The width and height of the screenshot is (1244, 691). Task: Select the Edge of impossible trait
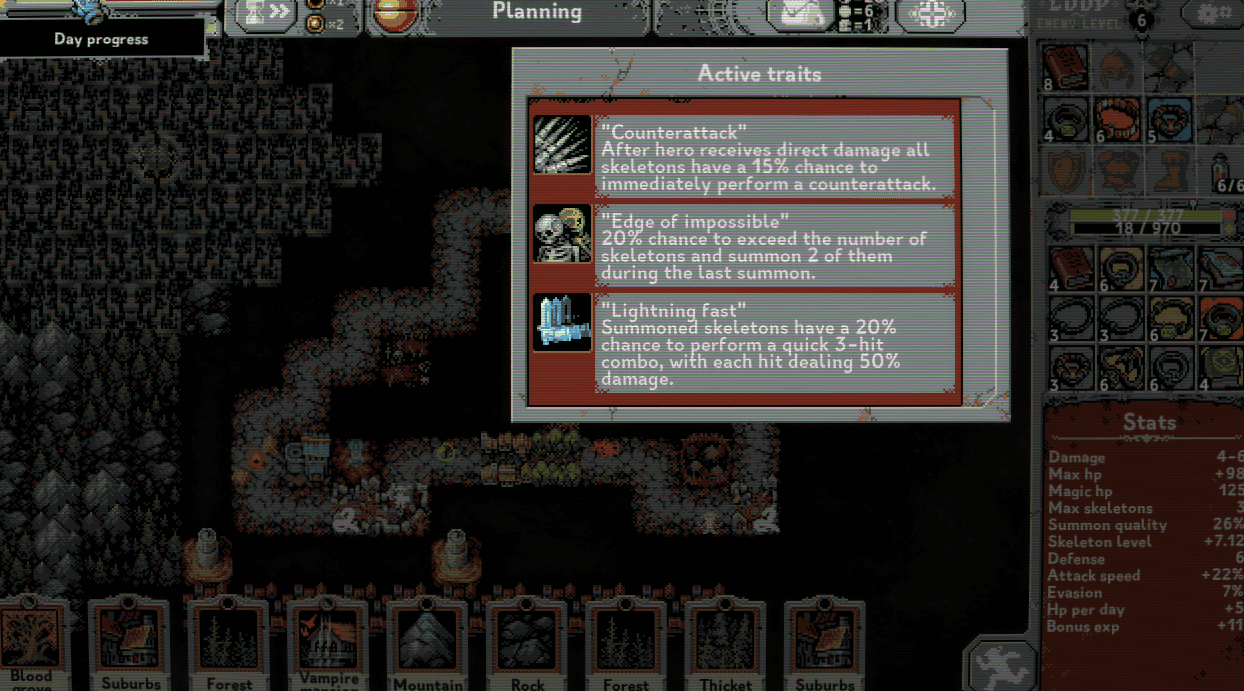[x=745, y=246]
